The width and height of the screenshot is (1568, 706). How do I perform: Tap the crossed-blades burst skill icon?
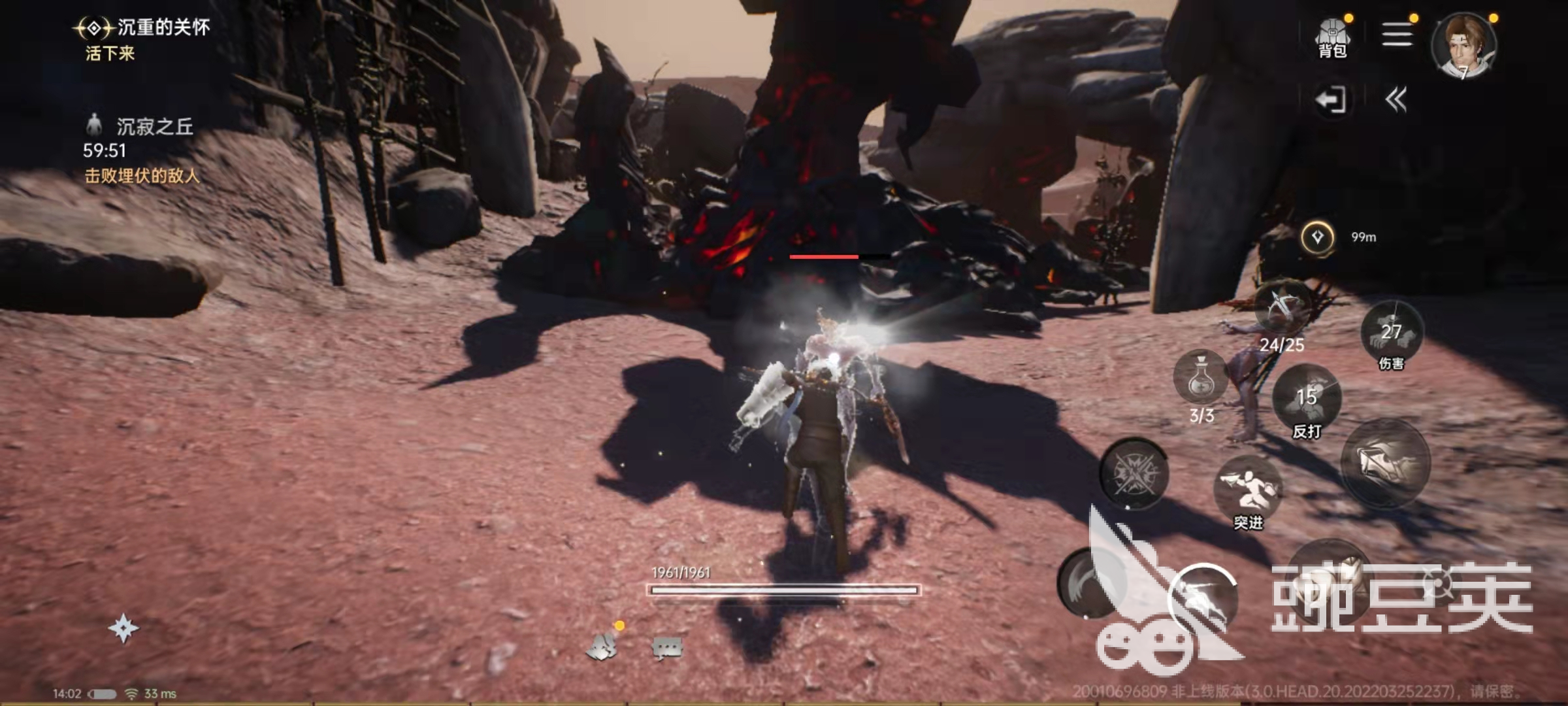[x=1134, y=473]
